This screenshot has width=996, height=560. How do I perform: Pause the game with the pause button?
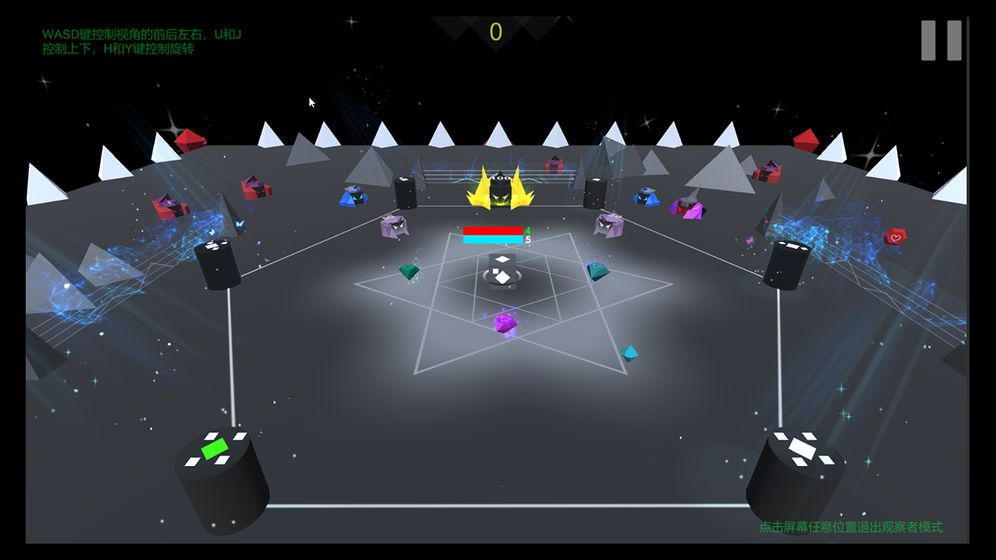[x=941, y=40]
